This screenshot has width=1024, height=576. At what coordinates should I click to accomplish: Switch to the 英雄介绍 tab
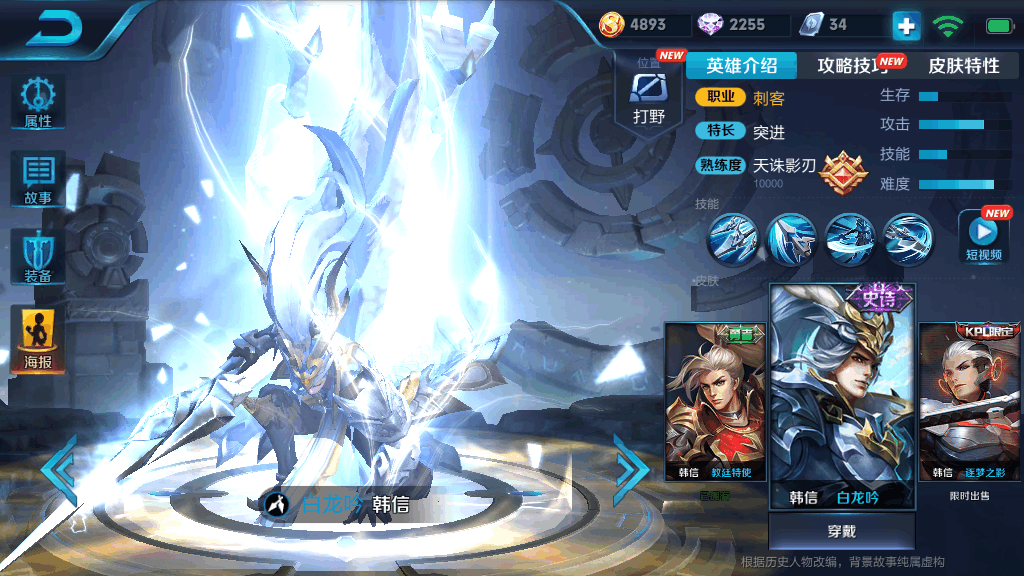tap(741, 66)
